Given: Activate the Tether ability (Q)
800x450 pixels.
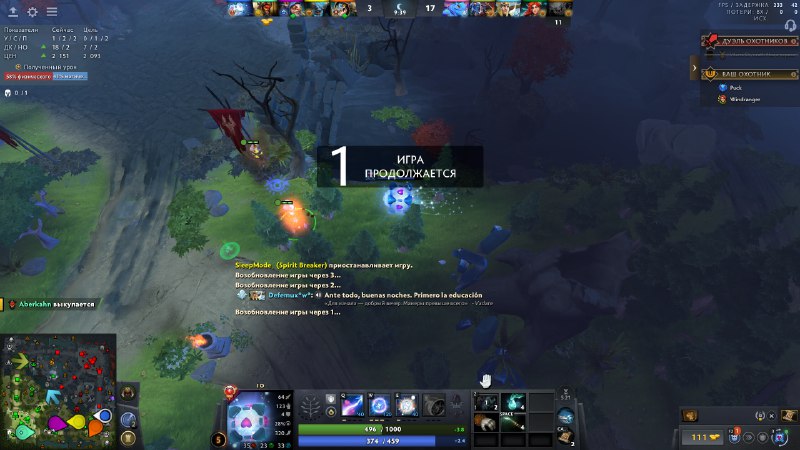Looking at the screenshot, I should pos(352,405).
